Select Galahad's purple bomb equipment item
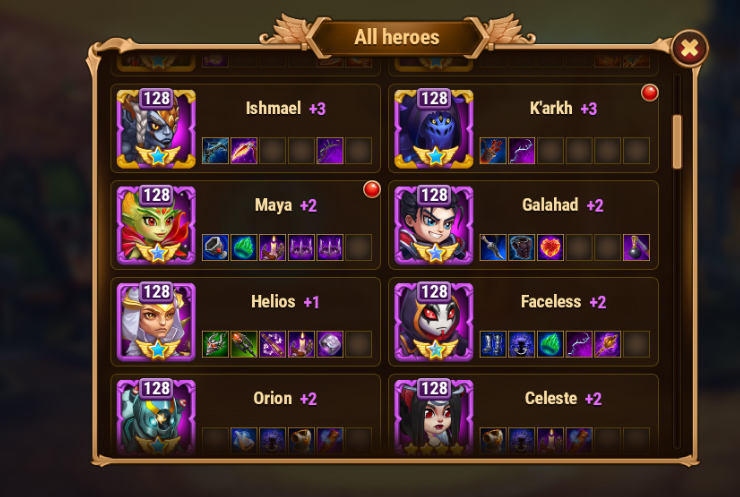The height and width of the screenshot is (497, 740). (636, 247)
